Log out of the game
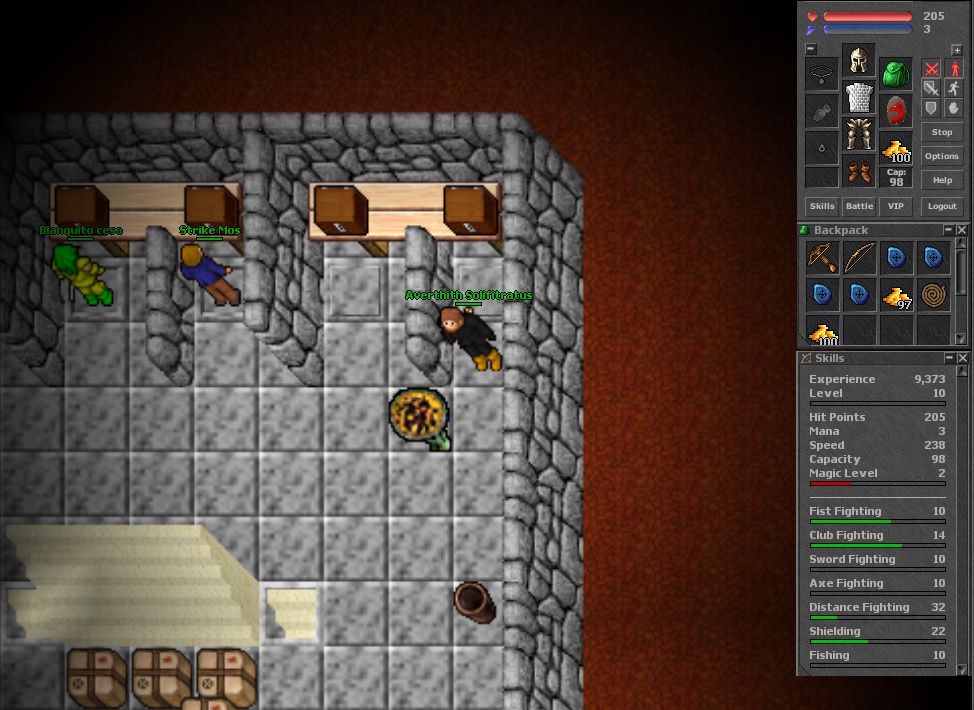Screen dimensions: 974x710 click(942, 206)
